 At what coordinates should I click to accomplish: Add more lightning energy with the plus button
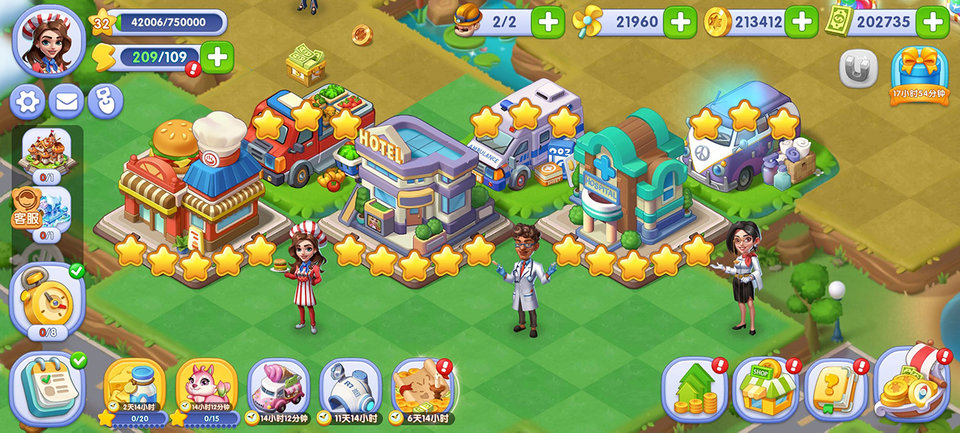coord(216,58)
